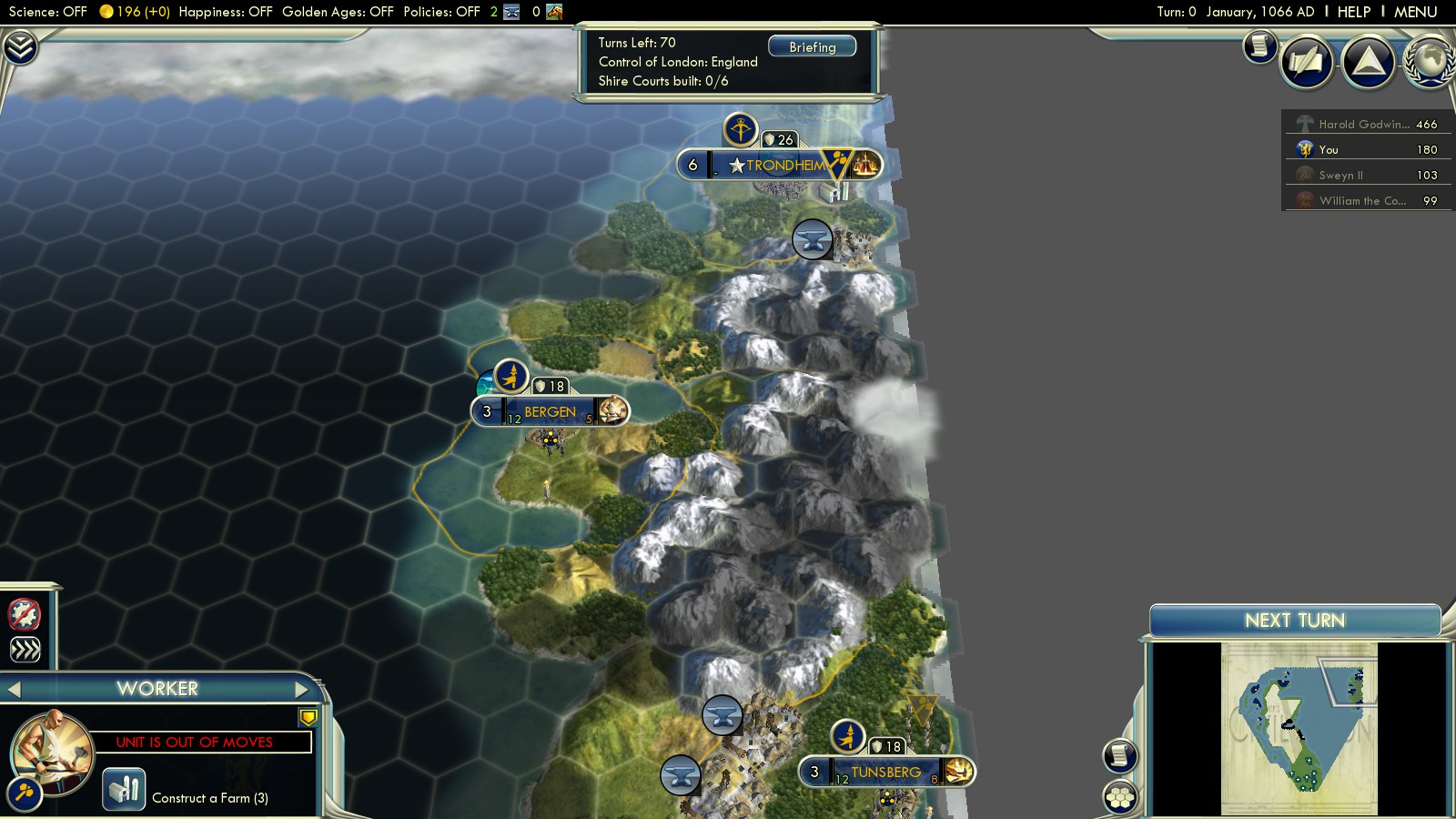
Task: Click the minimap to move the camera
Action: click(x=1299, y=728)
